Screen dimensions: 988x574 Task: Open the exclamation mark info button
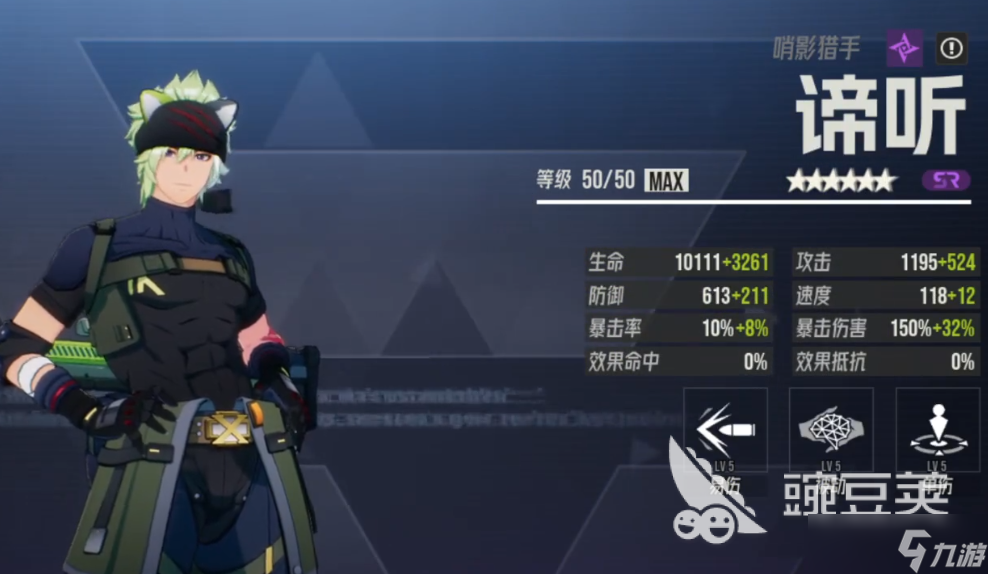(x=951, y=48)
